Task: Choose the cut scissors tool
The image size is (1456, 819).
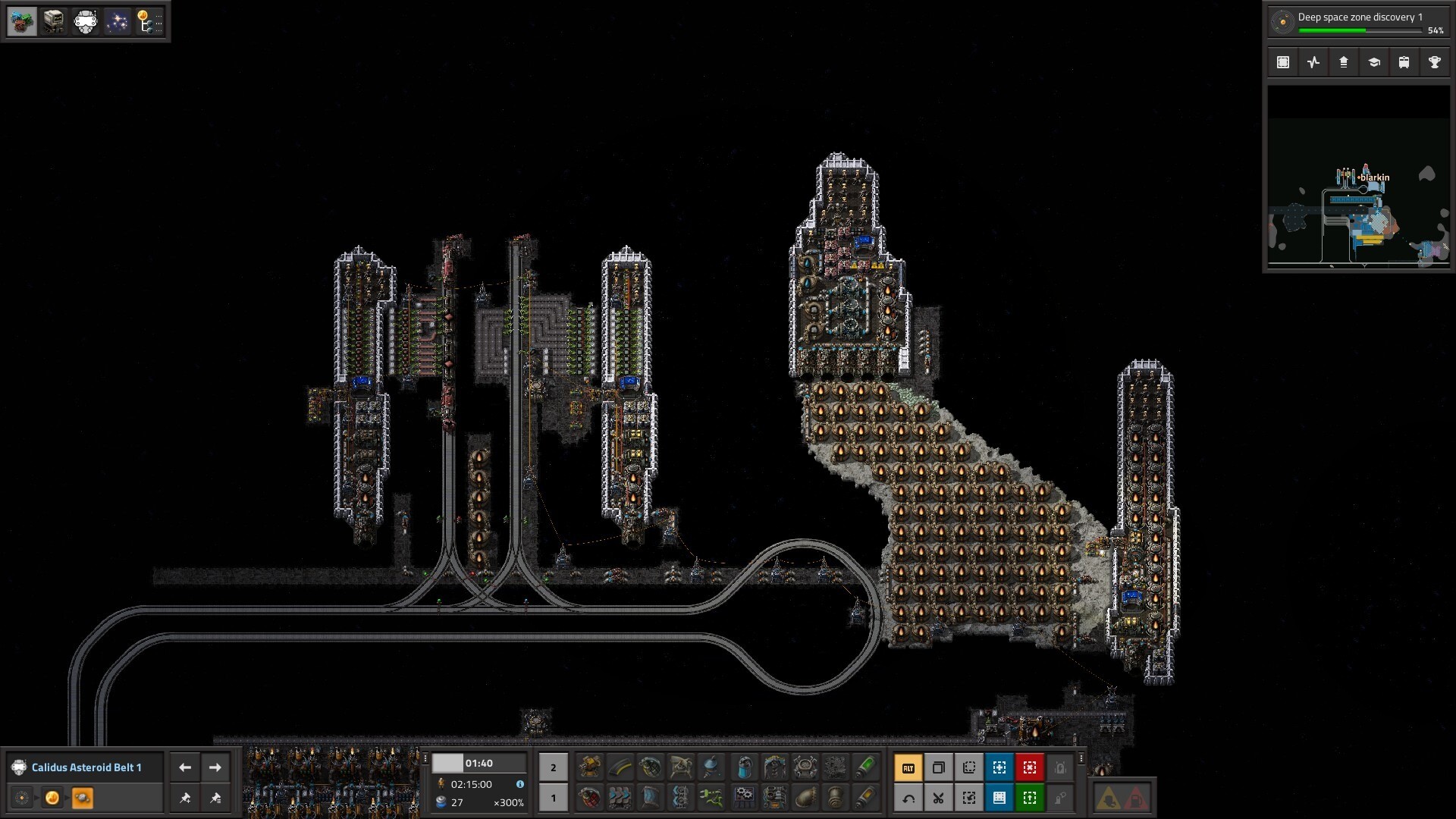Action: point(938,798)
